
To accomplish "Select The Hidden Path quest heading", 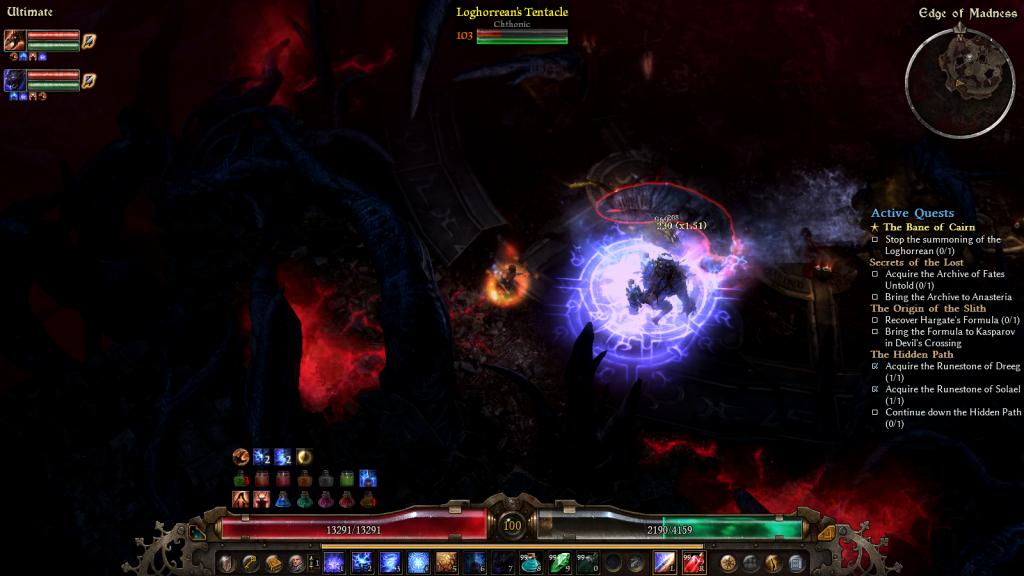I will click(911, 355).
